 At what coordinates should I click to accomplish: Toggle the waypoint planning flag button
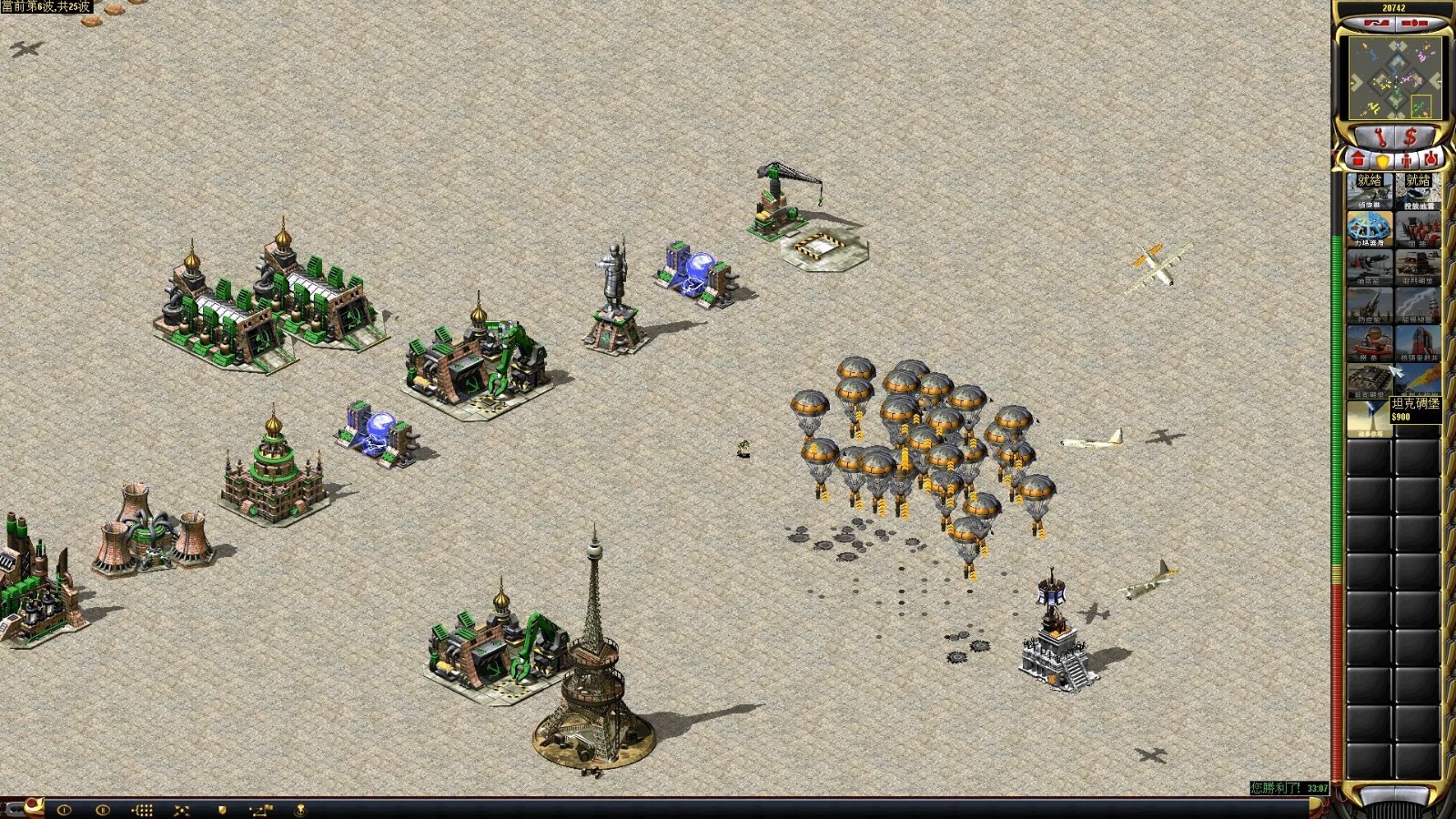(x=260, y=809)
